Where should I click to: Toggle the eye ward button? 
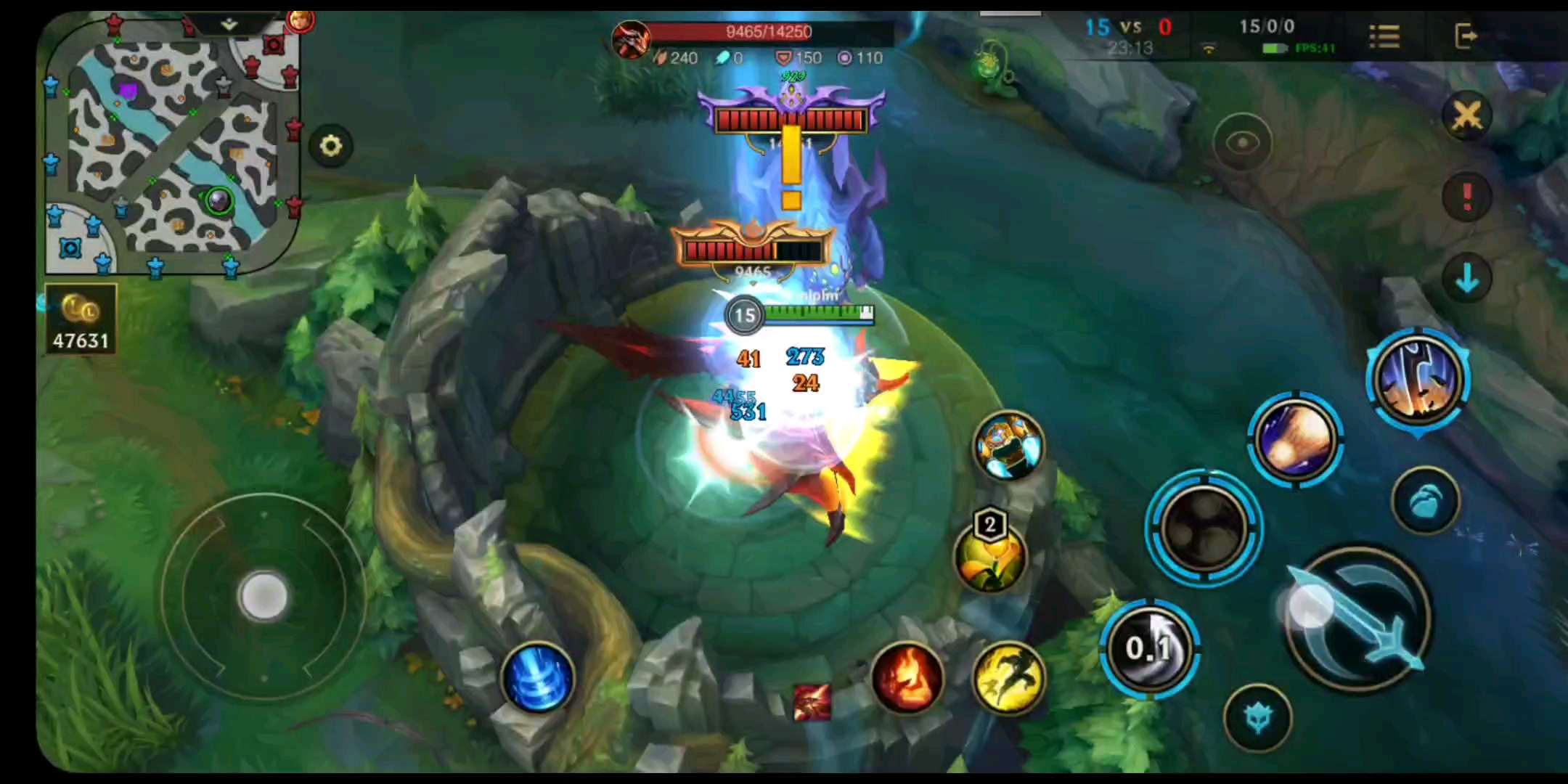(x=1242, y=143)
